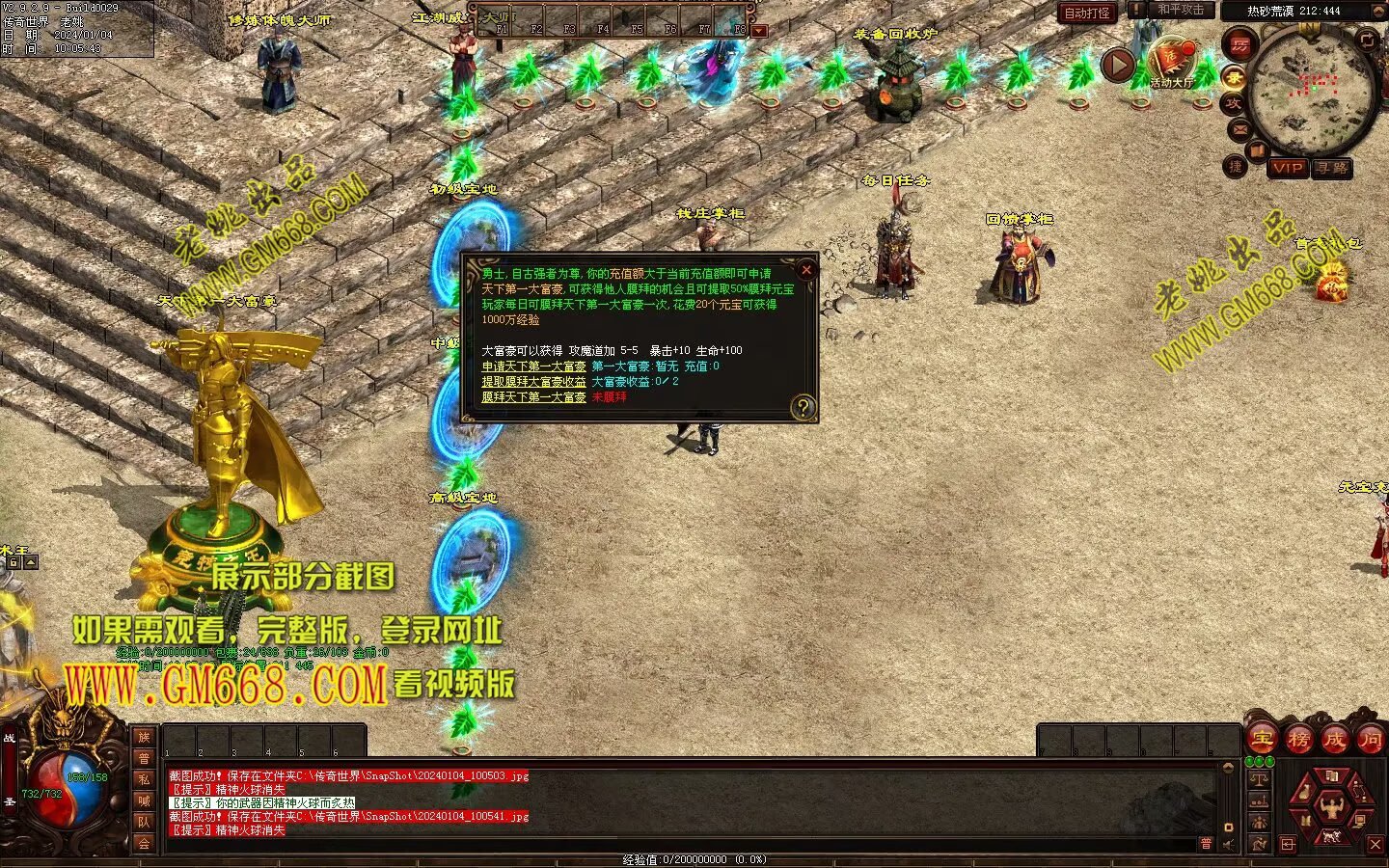1389x868 pixels.
Task: Open the 成 achievements button
Action: pyautogui.click(x=1334, y=741)
